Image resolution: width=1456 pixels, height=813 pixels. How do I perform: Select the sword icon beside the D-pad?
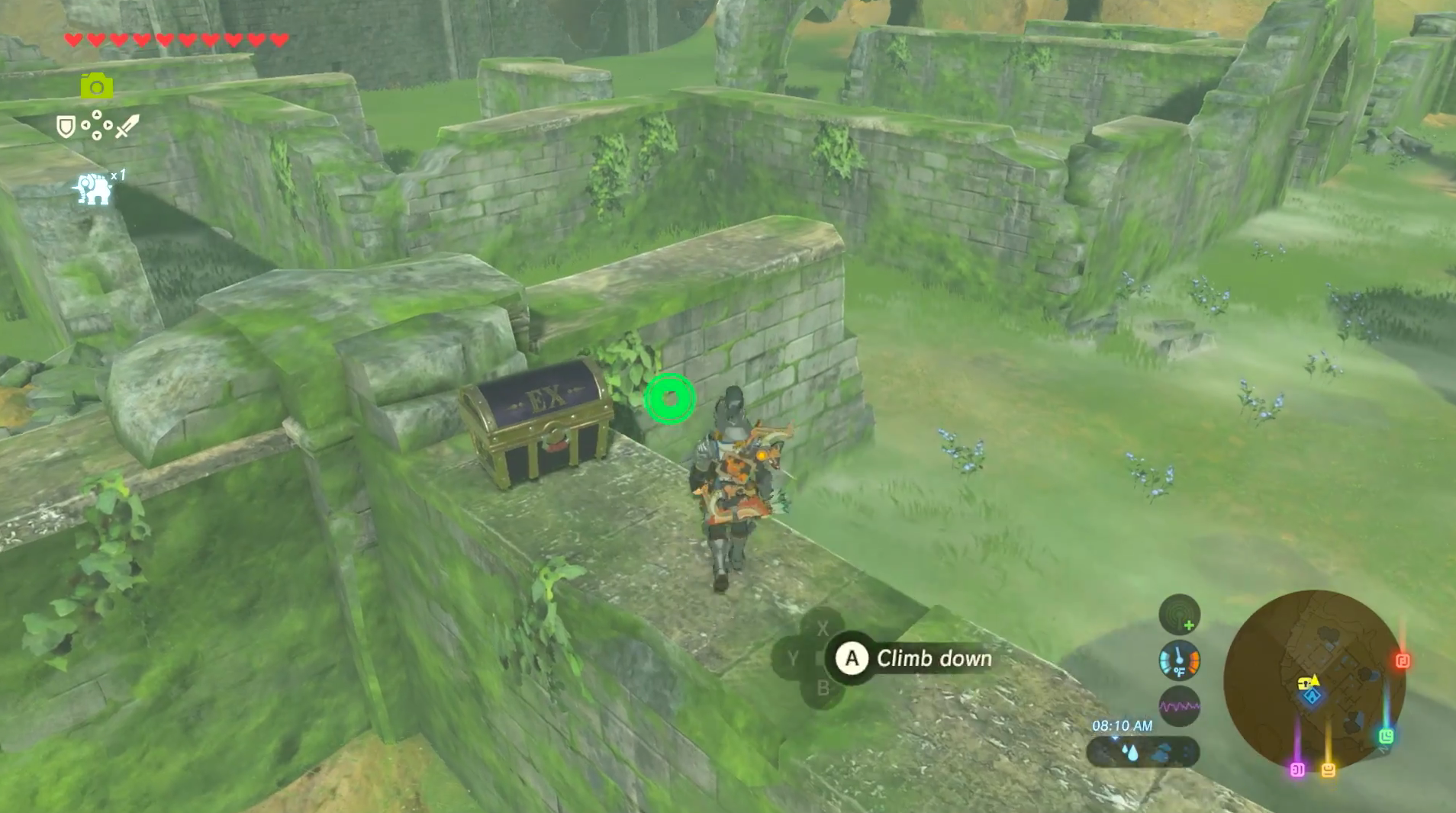pos(127,126)
